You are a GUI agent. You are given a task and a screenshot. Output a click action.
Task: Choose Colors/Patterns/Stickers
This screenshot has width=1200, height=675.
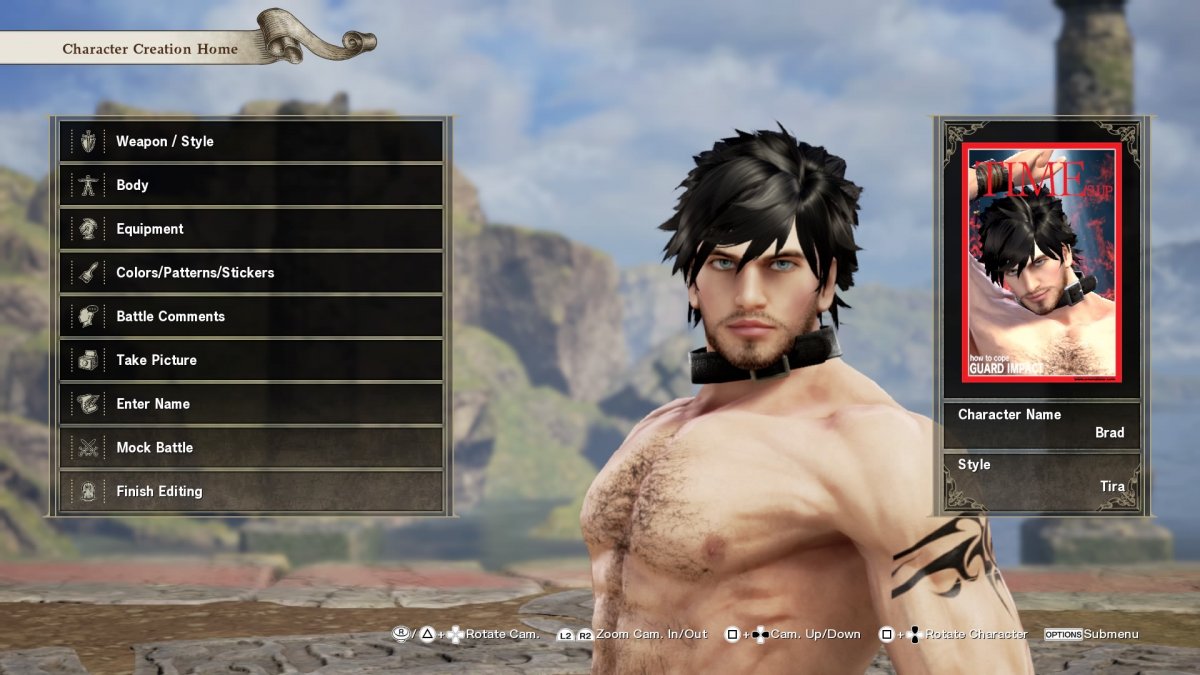click(x=250, y=272)
